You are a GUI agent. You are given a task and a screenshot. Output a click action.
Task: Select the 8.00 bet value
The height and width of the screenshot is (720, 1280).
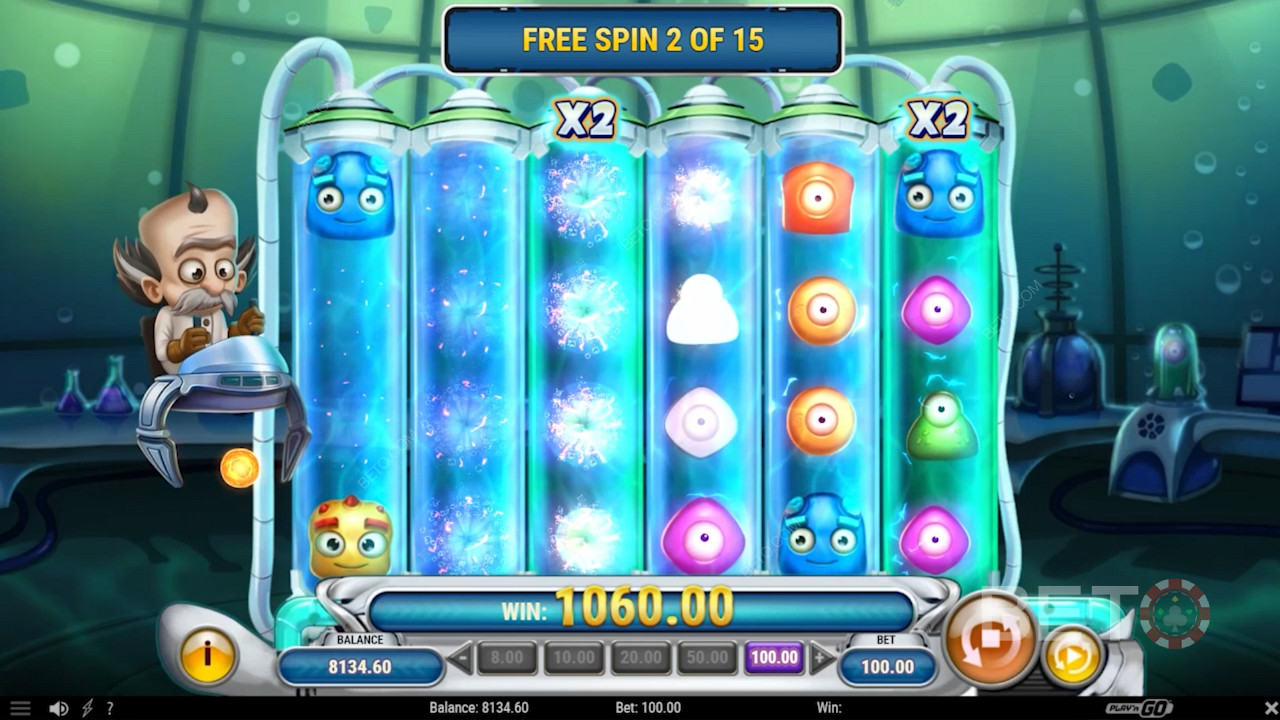[x=507, y=658]
